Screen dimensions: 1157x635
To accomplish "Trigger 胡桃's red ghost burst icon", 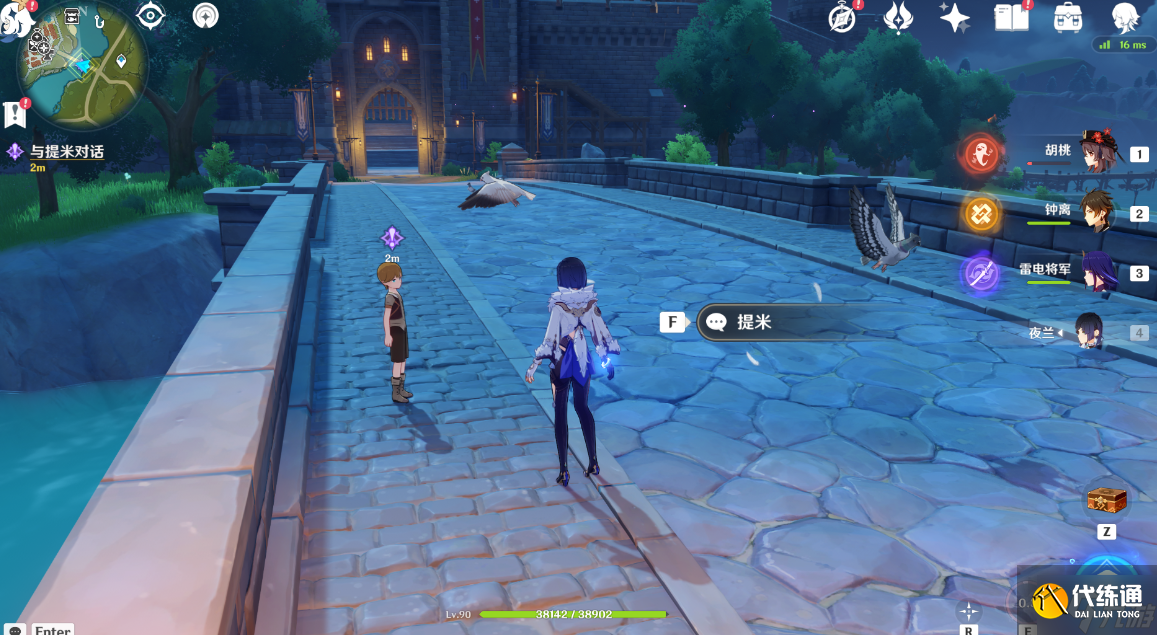I will pyautogui.click(x=981, y=154).
